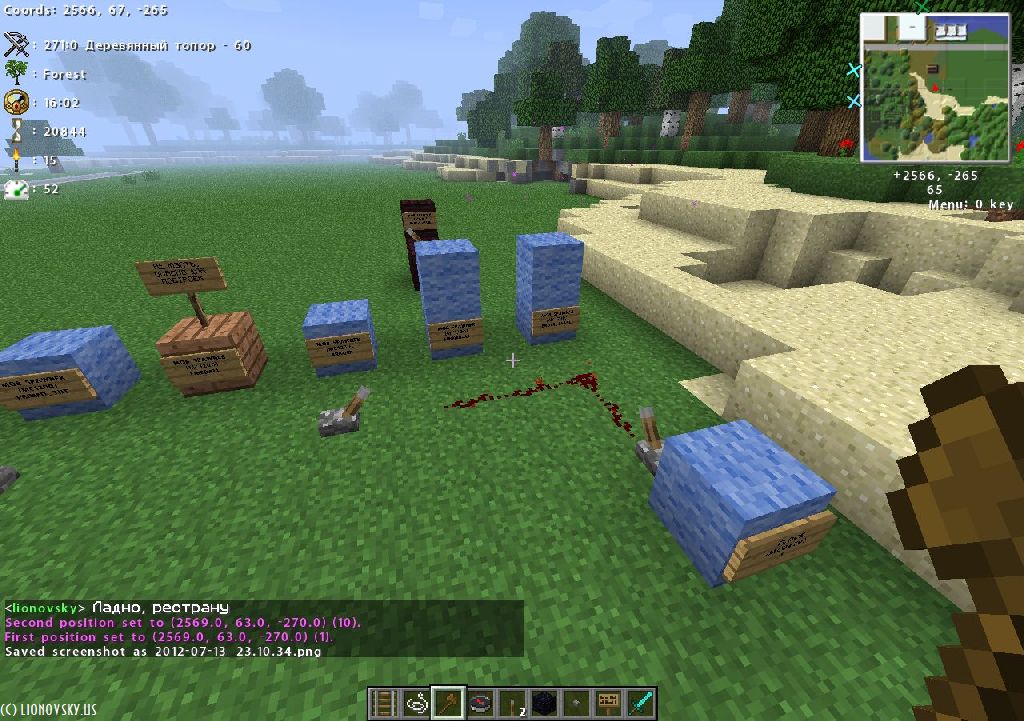
Task: Select the diamond sword hotbar slot
Action: coord(639,703)
